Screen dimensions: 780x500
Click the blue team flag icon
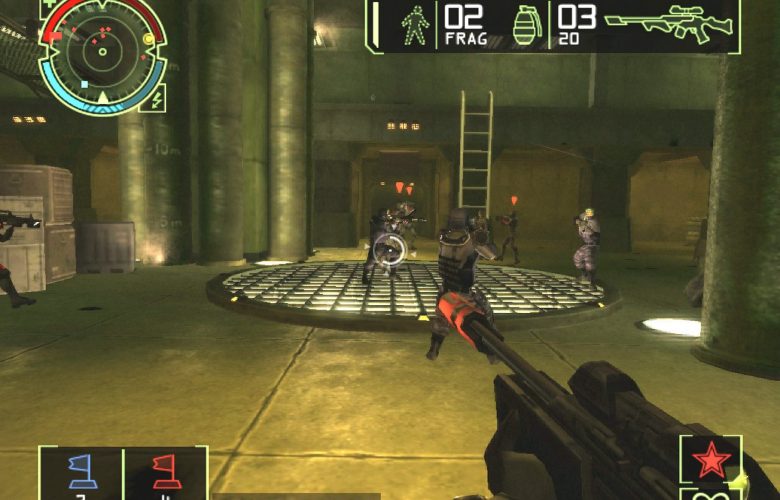pyautogui.click(x=81, y=470)
